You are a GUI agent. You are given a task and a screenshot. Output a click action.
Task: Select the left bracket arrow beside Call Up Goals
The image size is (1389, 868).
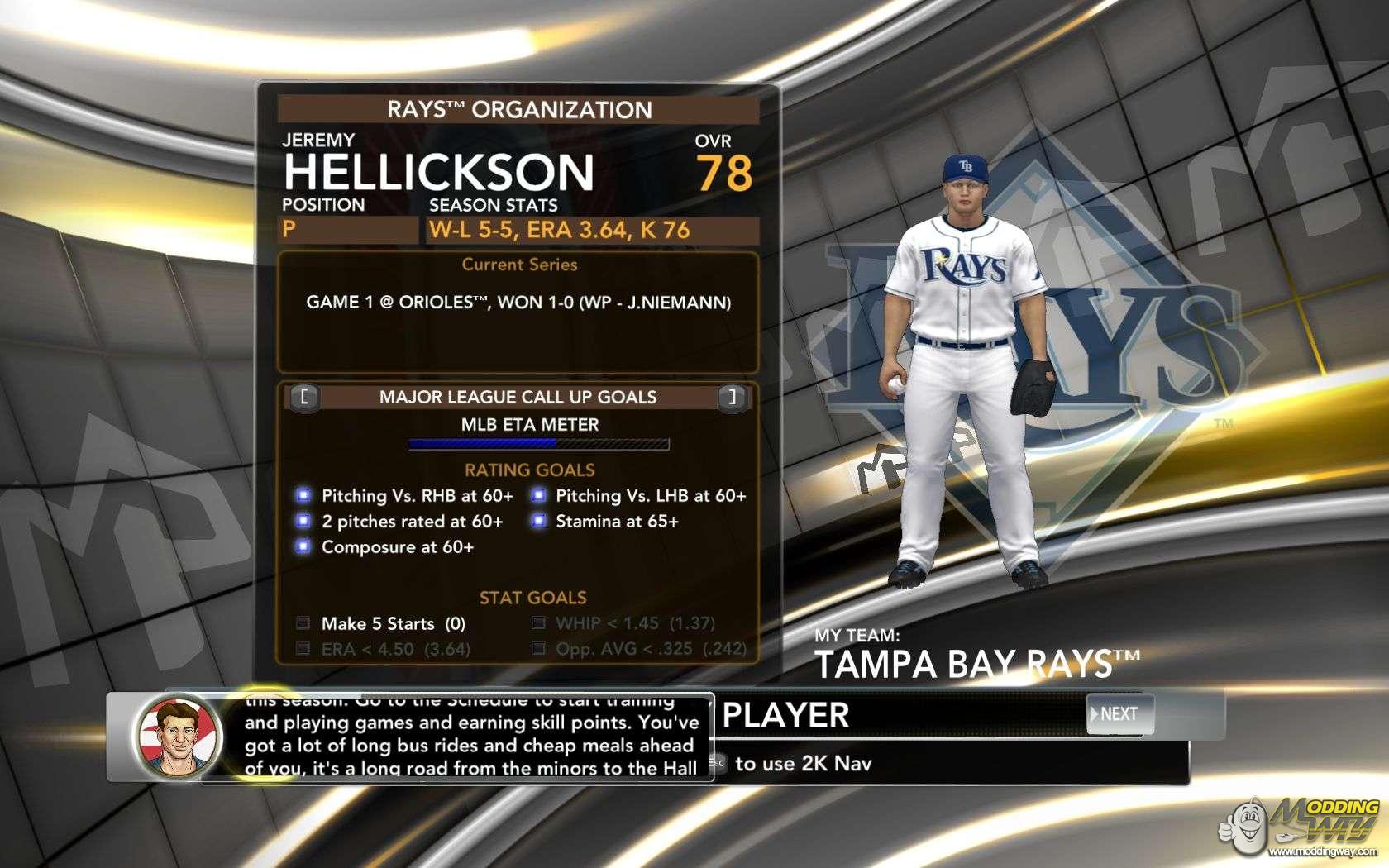[x=304, y=397]
